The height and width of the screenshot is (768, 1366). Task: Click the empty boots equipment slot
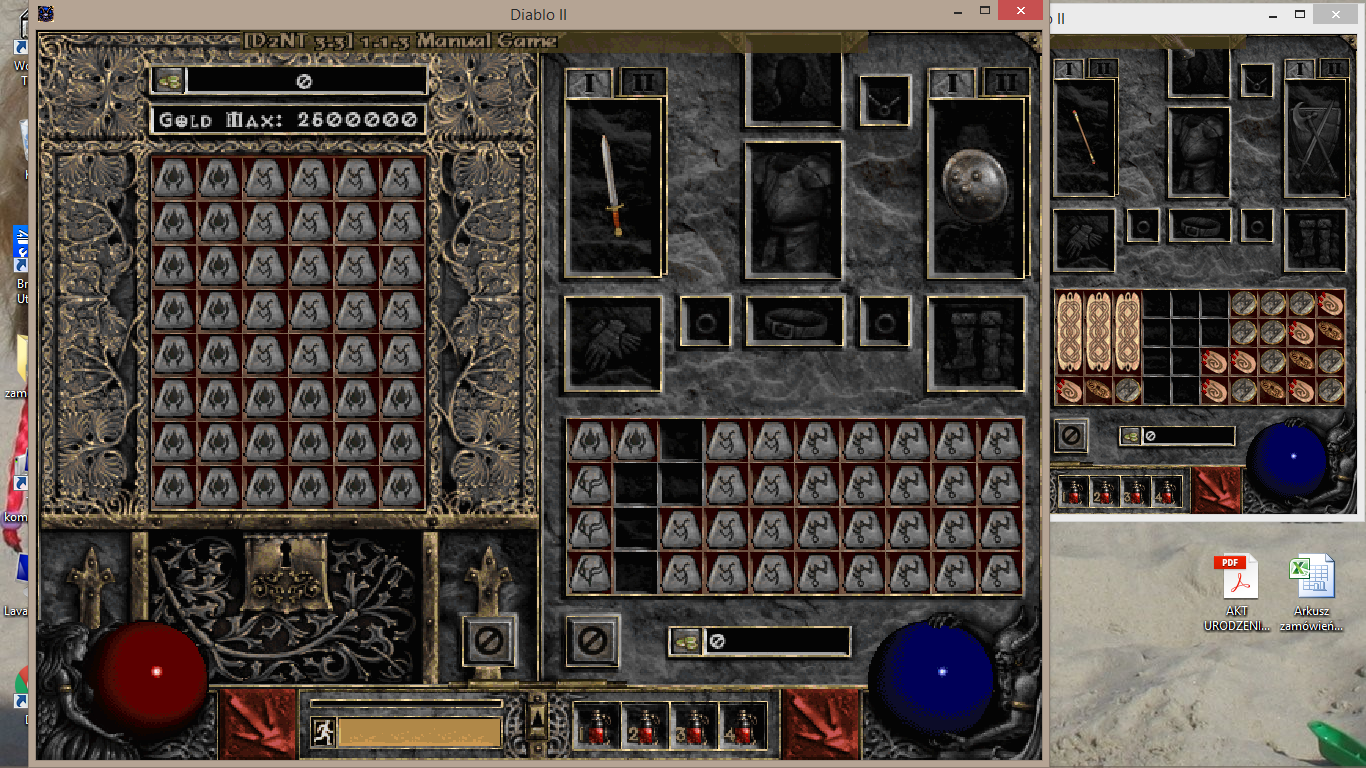click(975, 345)
